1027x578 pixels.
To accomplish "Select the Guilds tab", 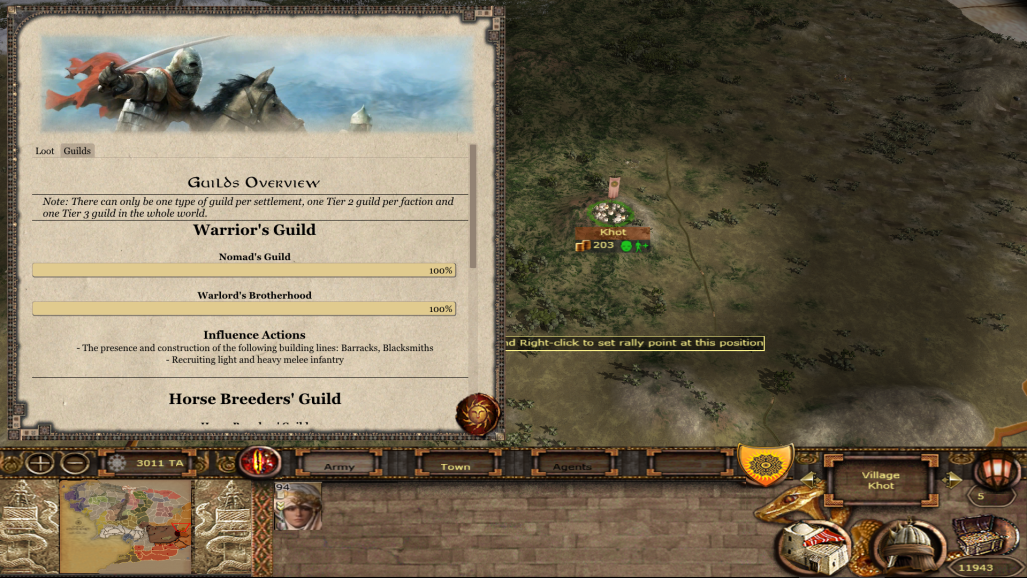I will coord(77,151).
